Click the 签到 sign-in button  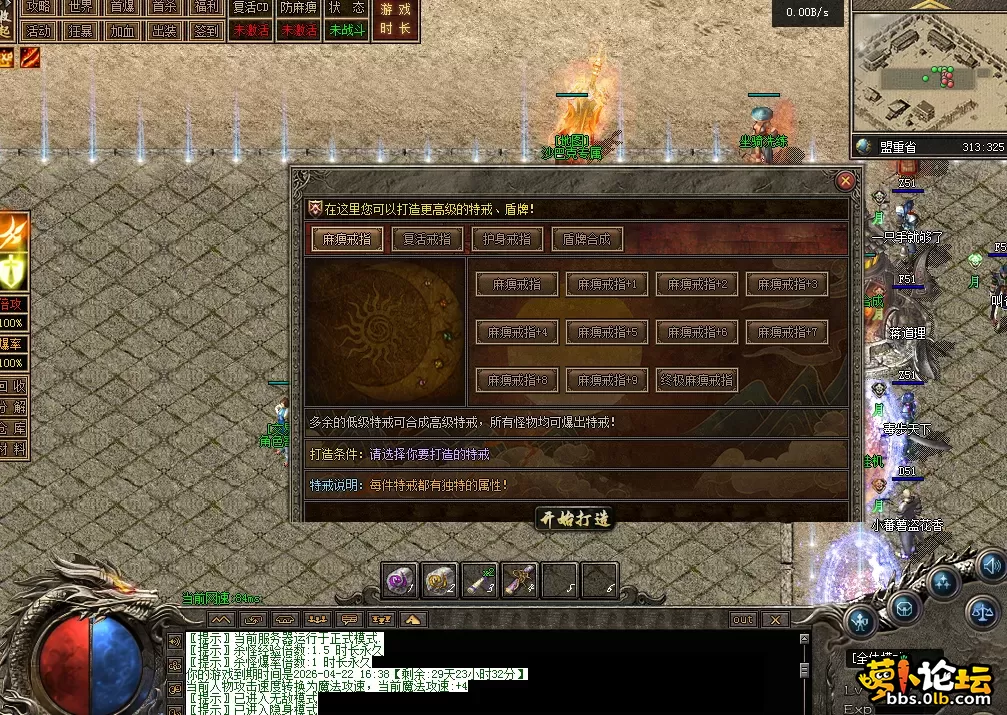(x=207, y=31)
